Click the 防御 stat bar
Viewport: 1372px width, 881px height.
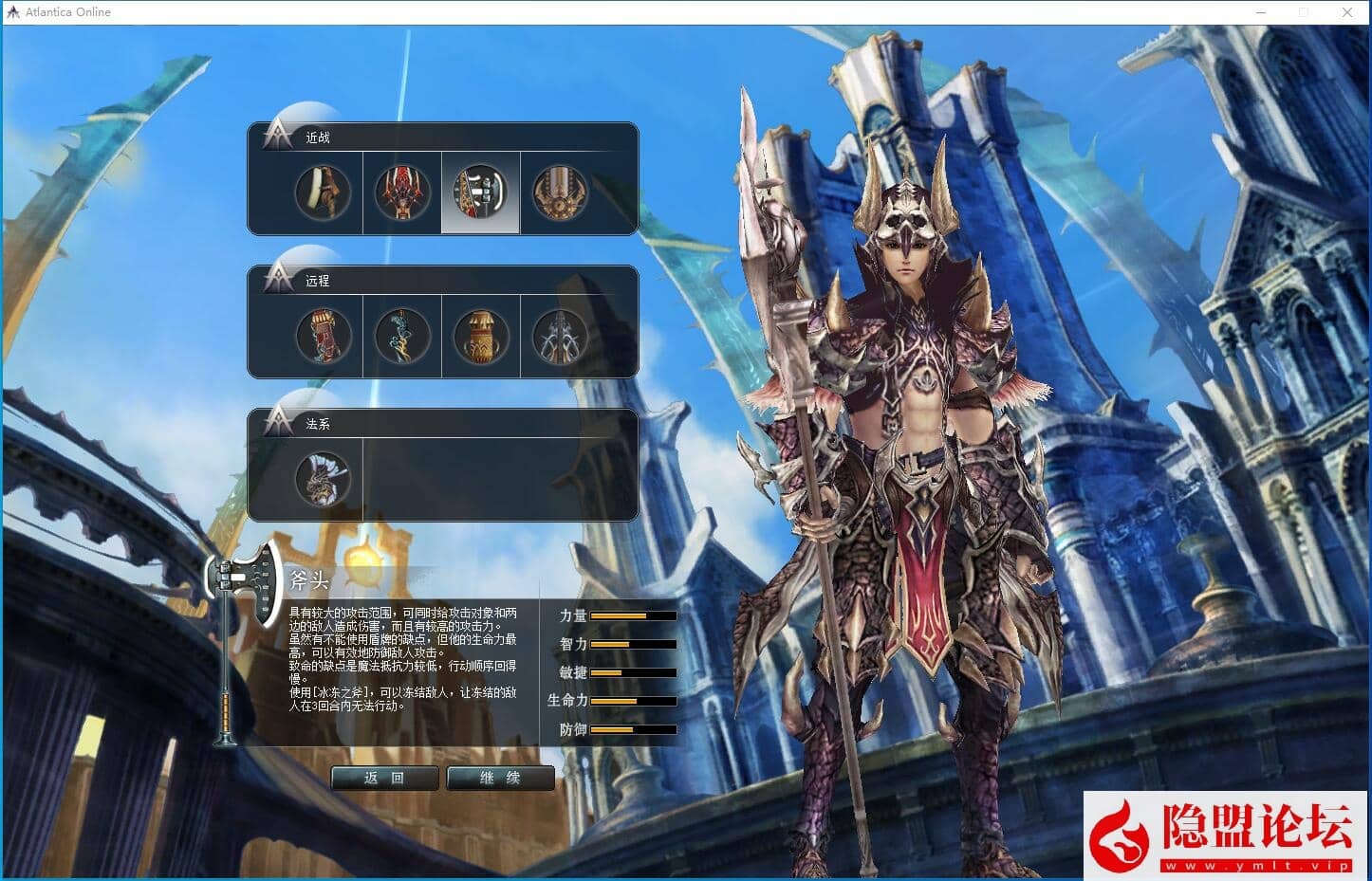point(631,730)
